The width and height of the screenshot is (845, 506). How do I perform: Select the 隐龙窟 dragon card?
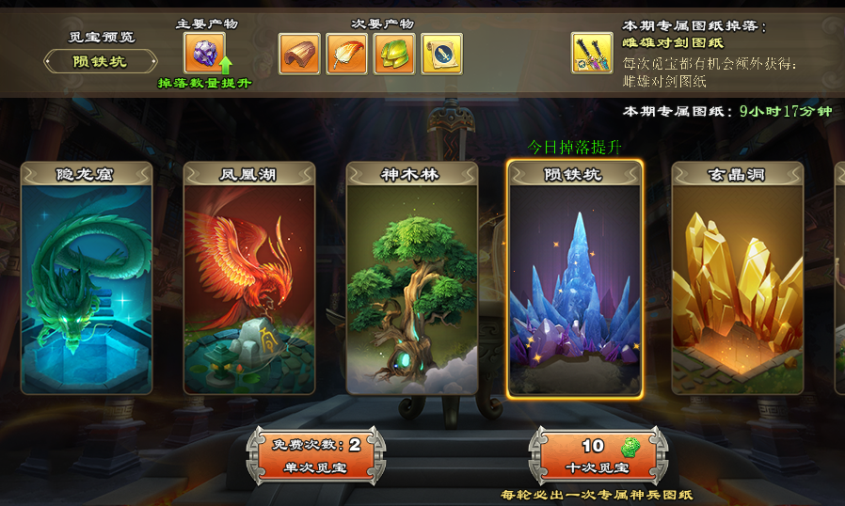click(87, 278)
